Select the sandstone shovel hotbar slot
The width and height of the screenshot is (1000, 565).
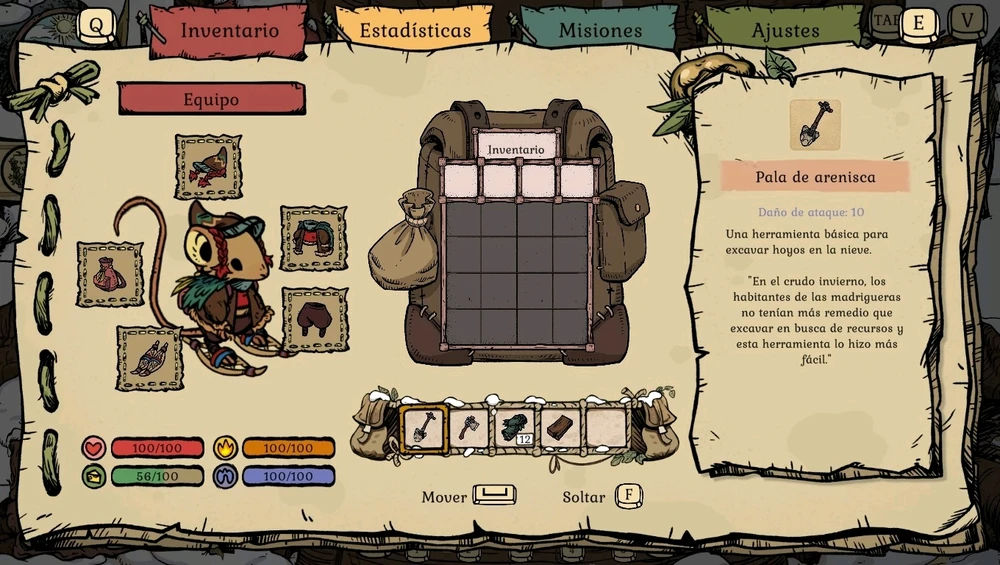[x=421, y=428]
